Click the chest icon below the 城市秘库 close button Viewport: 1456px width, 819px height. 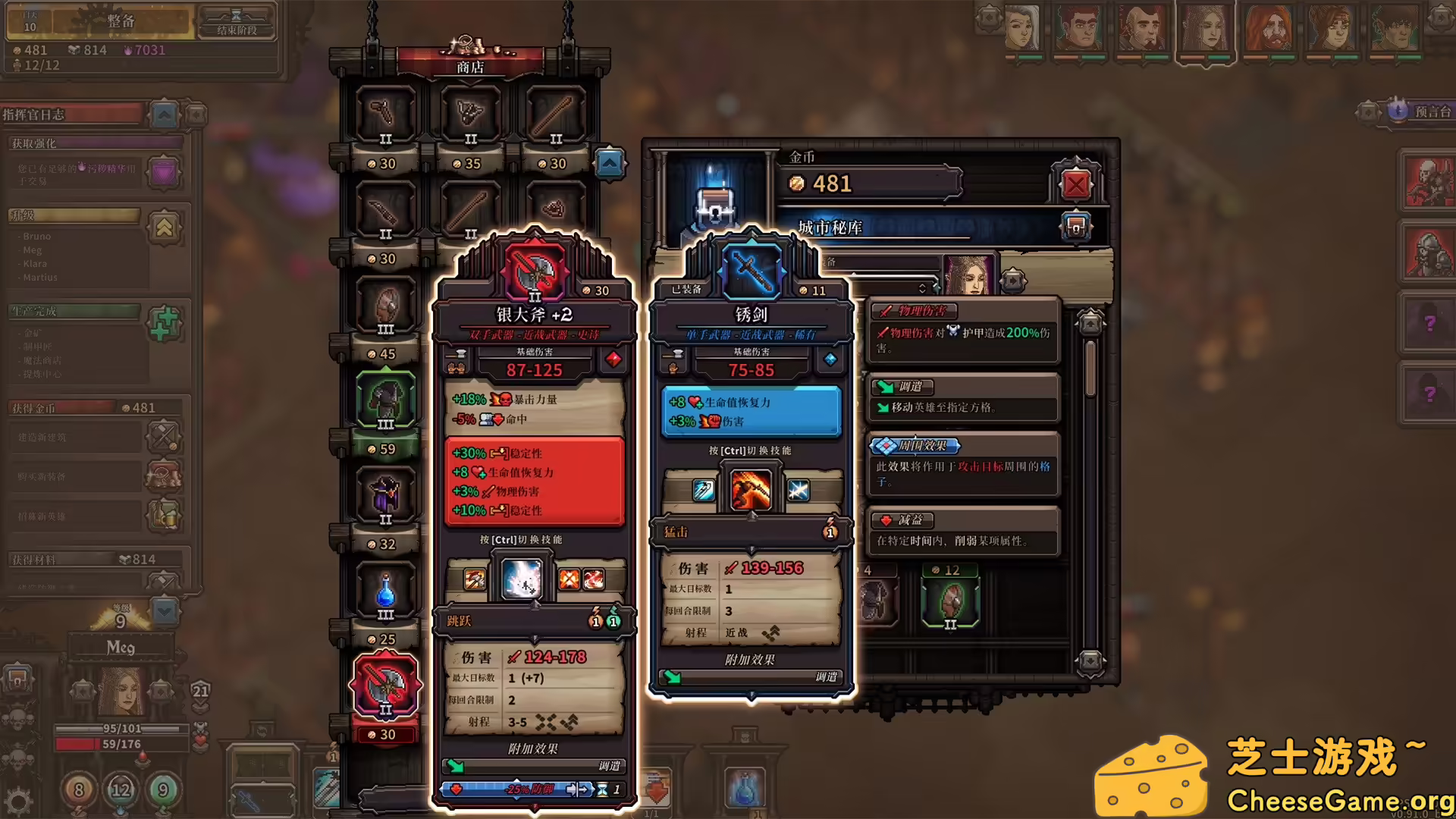click(x=1076, y=224)
